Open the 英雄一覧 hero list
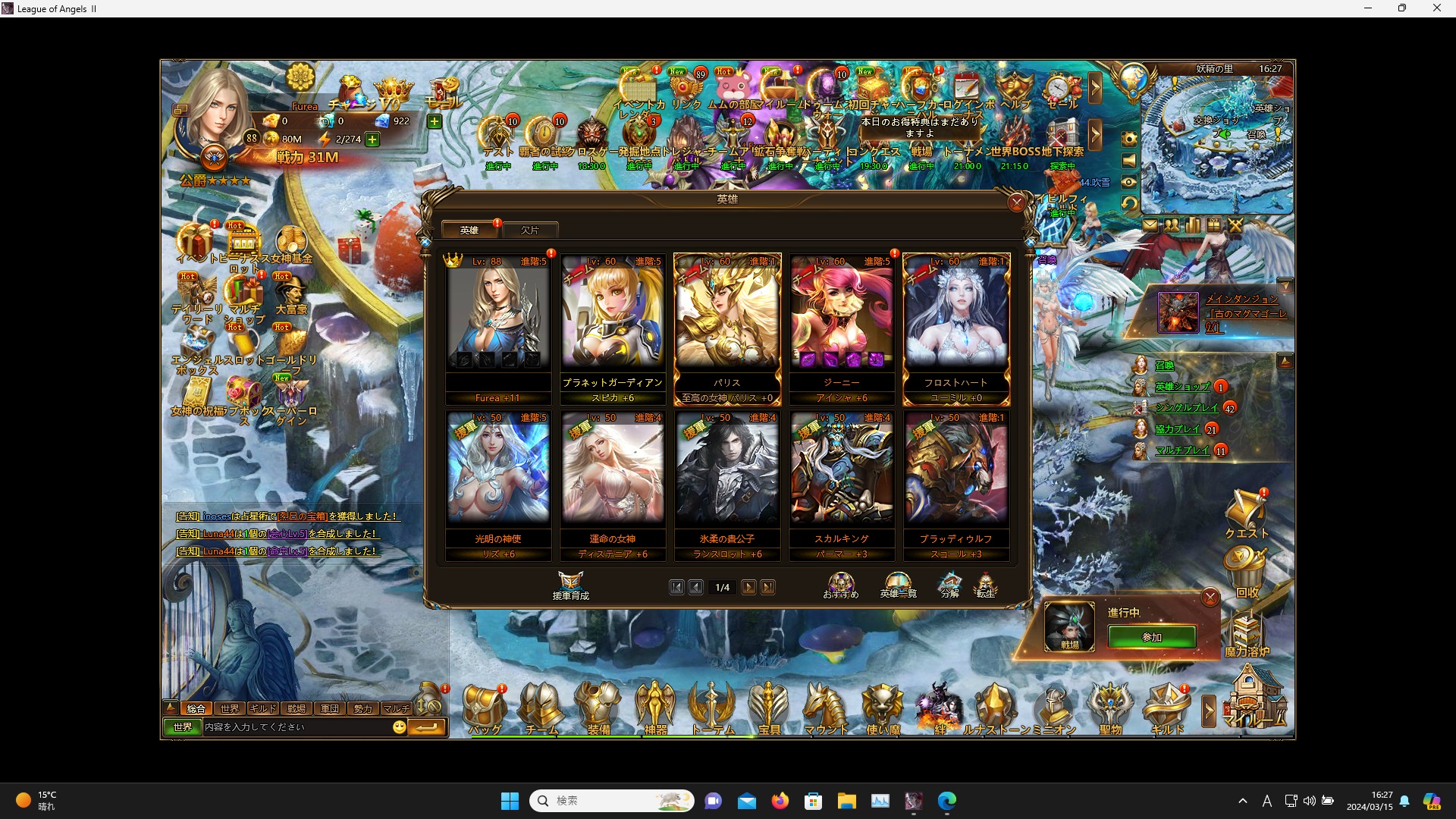The height and width of the screenshot is (819, 1456). tap(898, 585)
